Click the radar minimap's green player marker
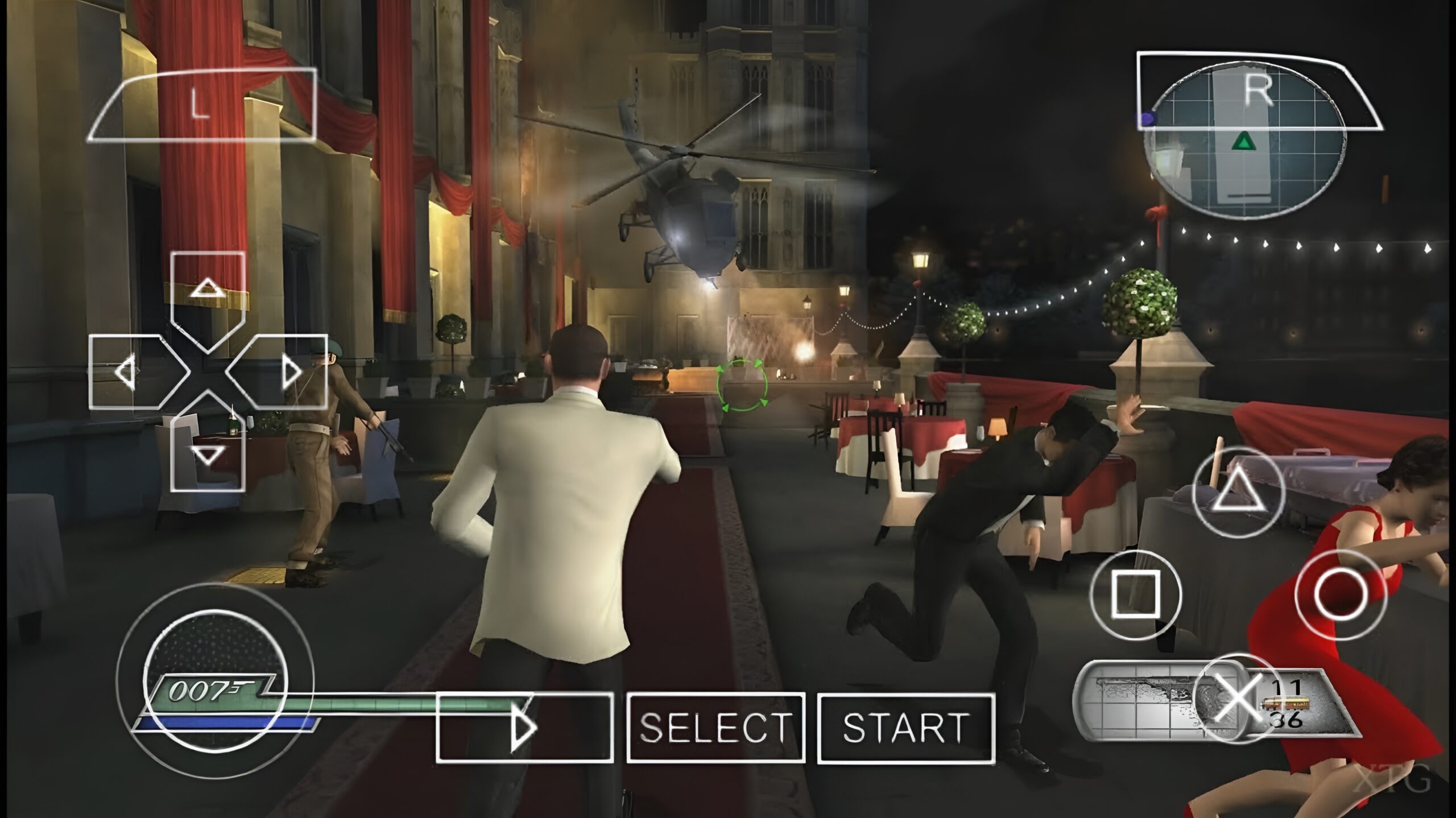The image size is (1456, 818). pos(1243,142)
